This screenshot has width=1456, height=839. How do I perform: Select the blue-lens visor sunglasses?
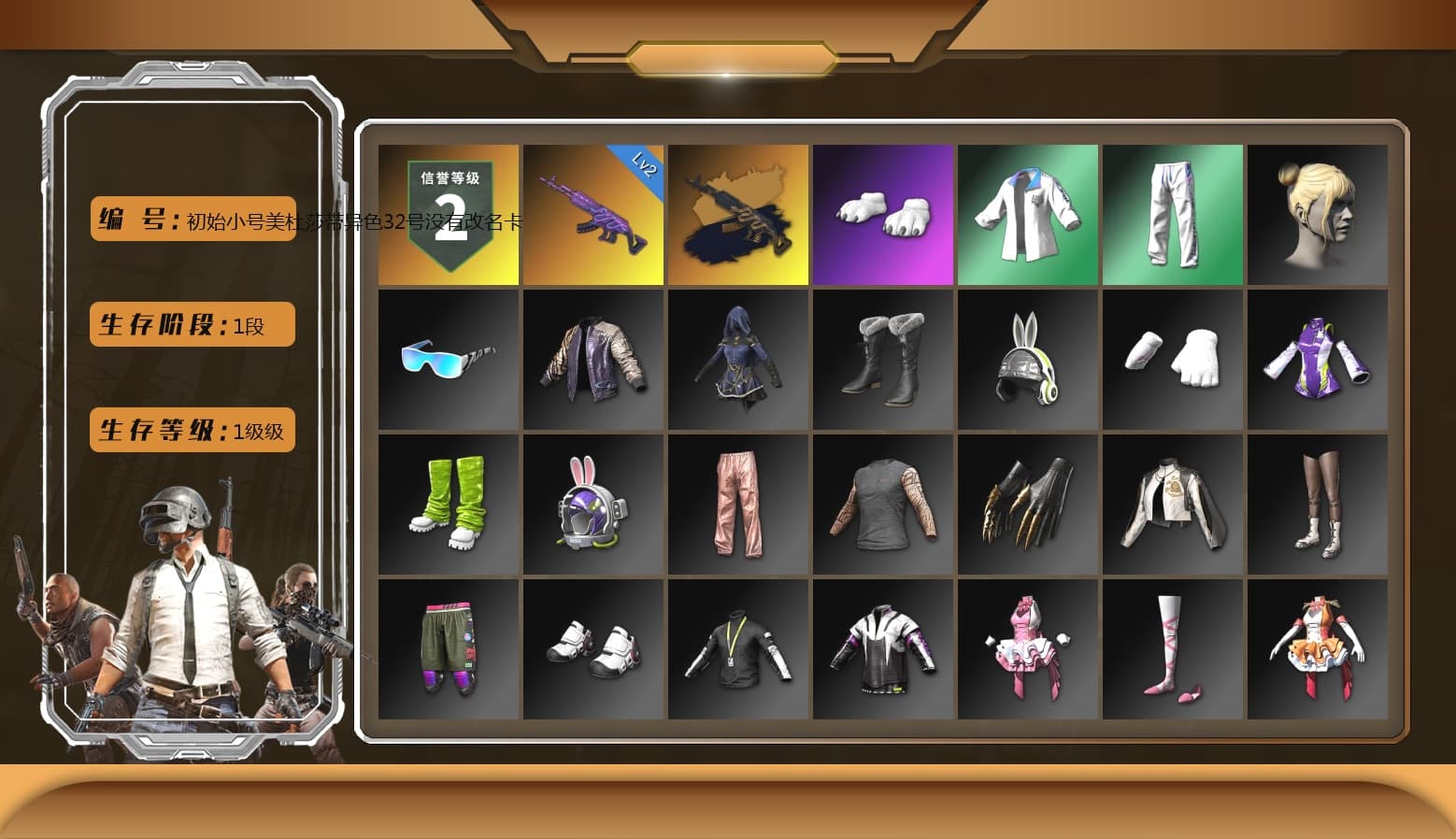coord(447,358)
